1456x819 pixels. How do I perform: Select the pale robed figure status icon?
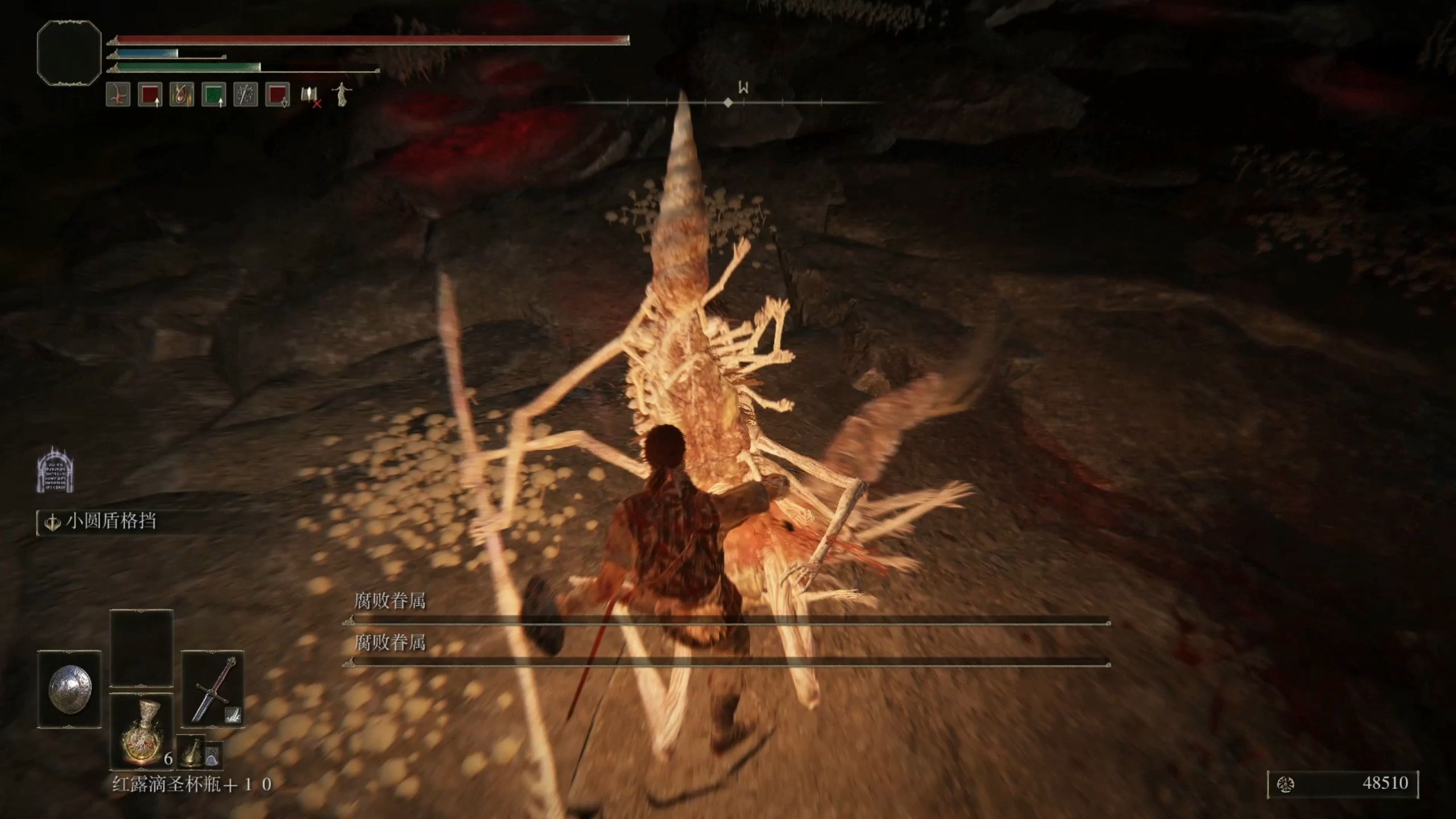(341, 94)
